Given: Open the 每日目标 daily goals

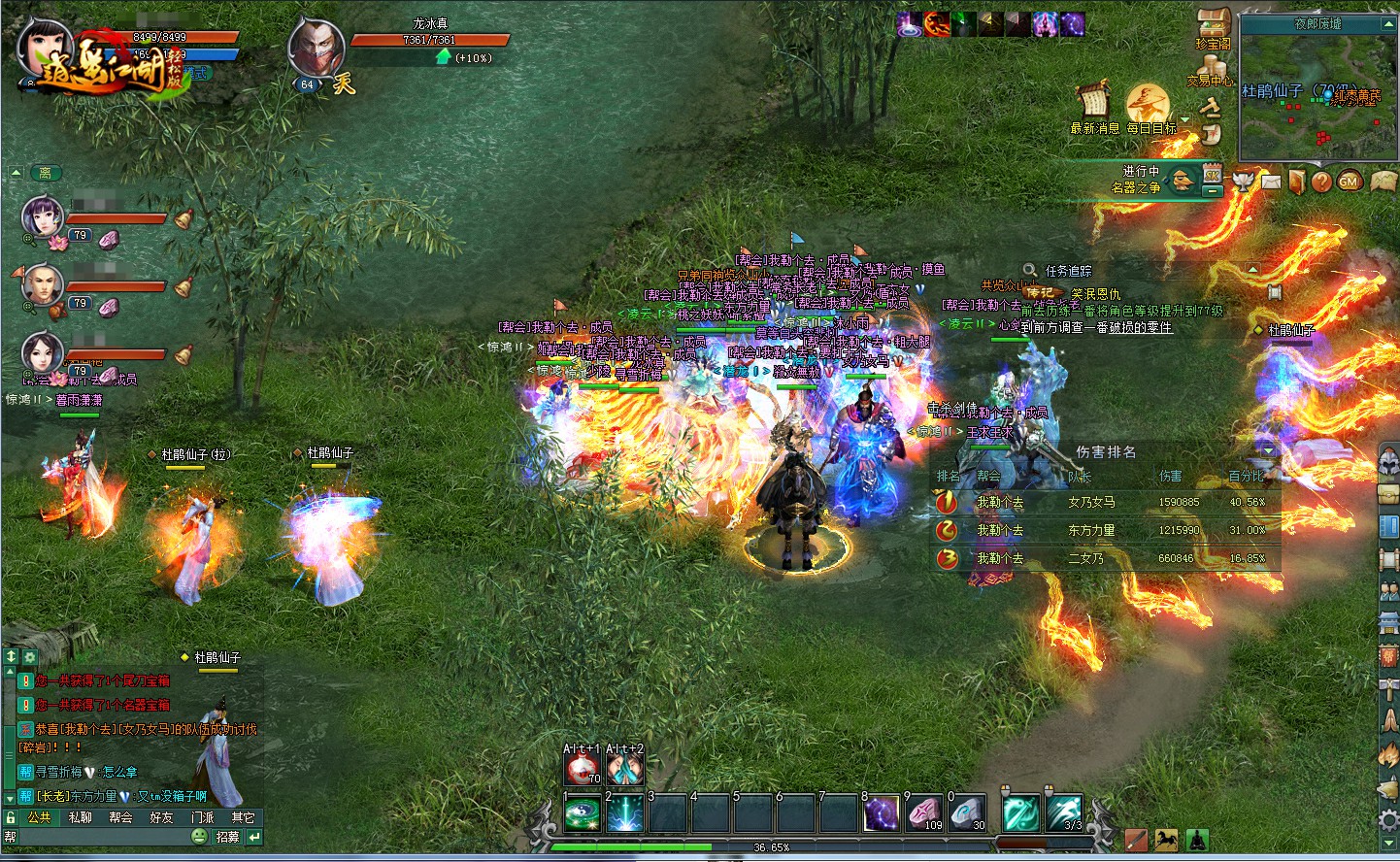Looking at the screenshot, I should 1149,105.
